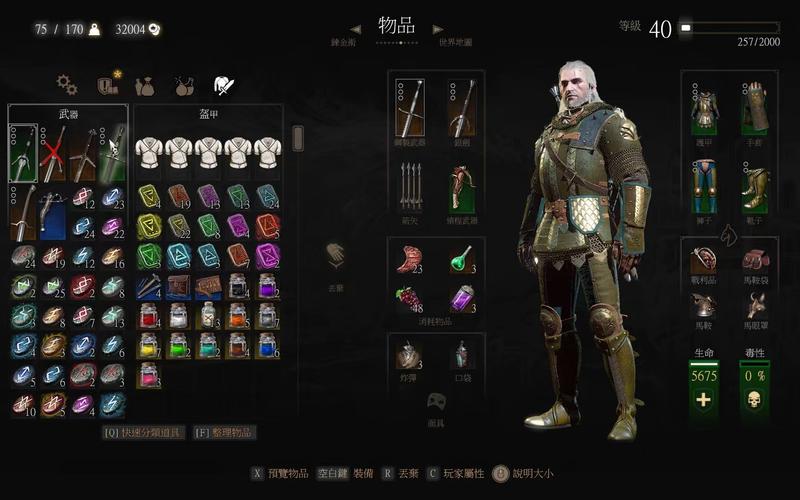This screenshot has width=800, height=500.
Task: Select the equipped gloves slot
Action: 755,108
